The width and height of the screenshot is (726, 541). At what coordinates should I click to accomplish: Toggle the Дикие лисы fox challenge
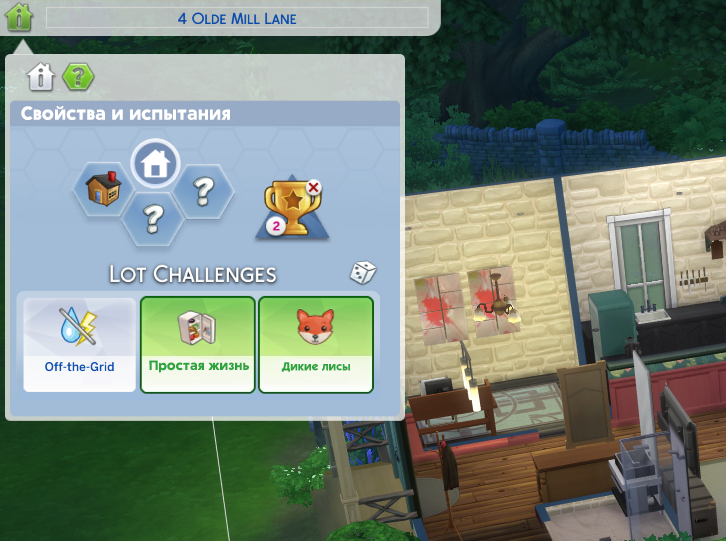[316, 344]
